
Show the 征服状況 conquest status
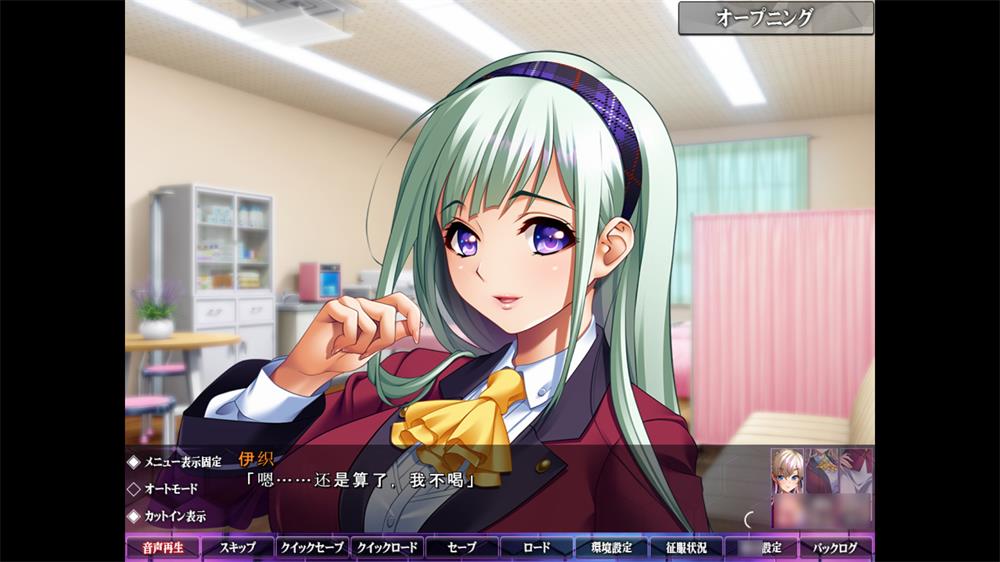click(x=686, y=547)
